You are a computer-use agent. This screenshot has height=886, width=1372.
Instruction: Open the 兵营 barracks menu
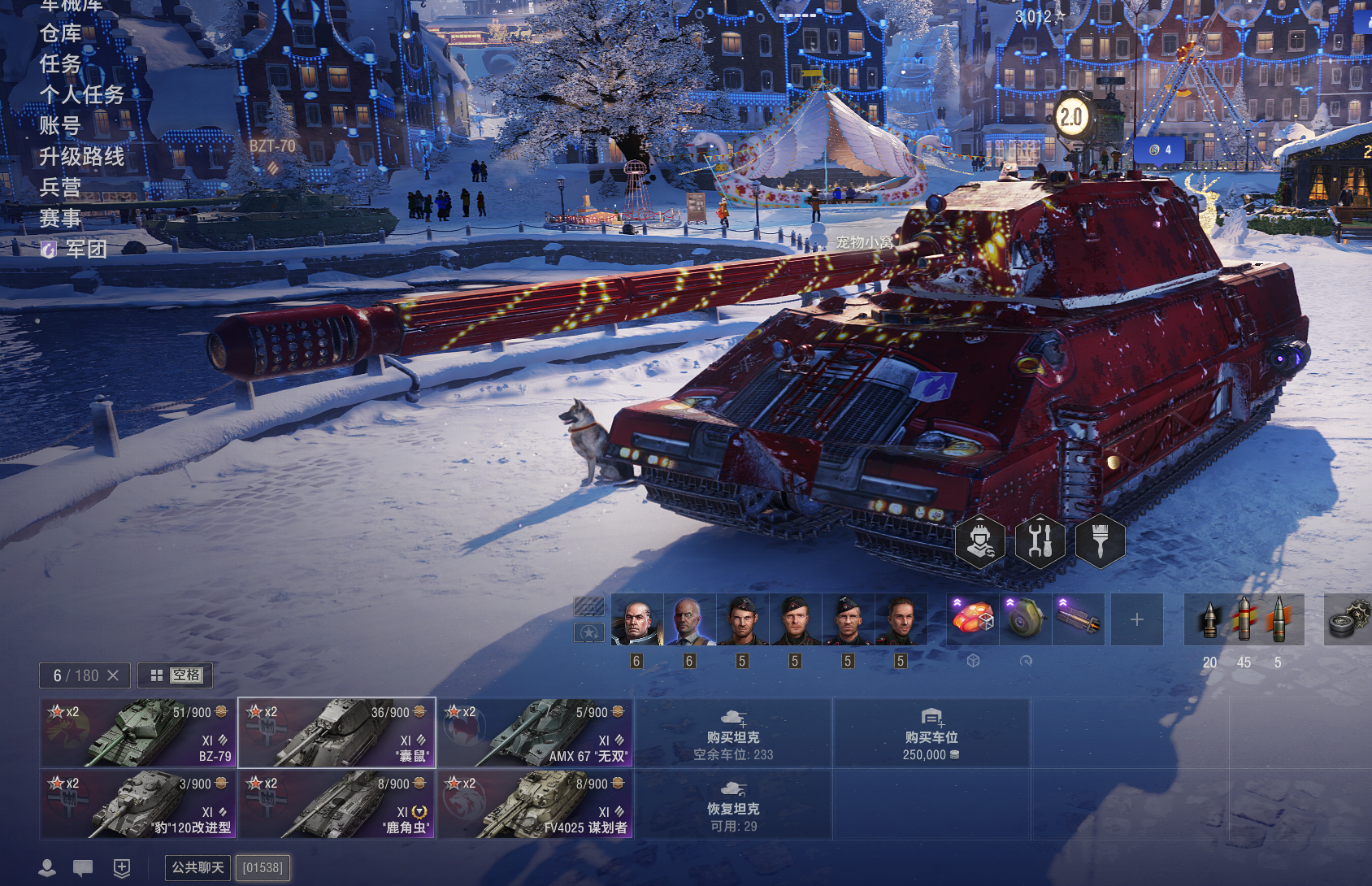(61, 188)
